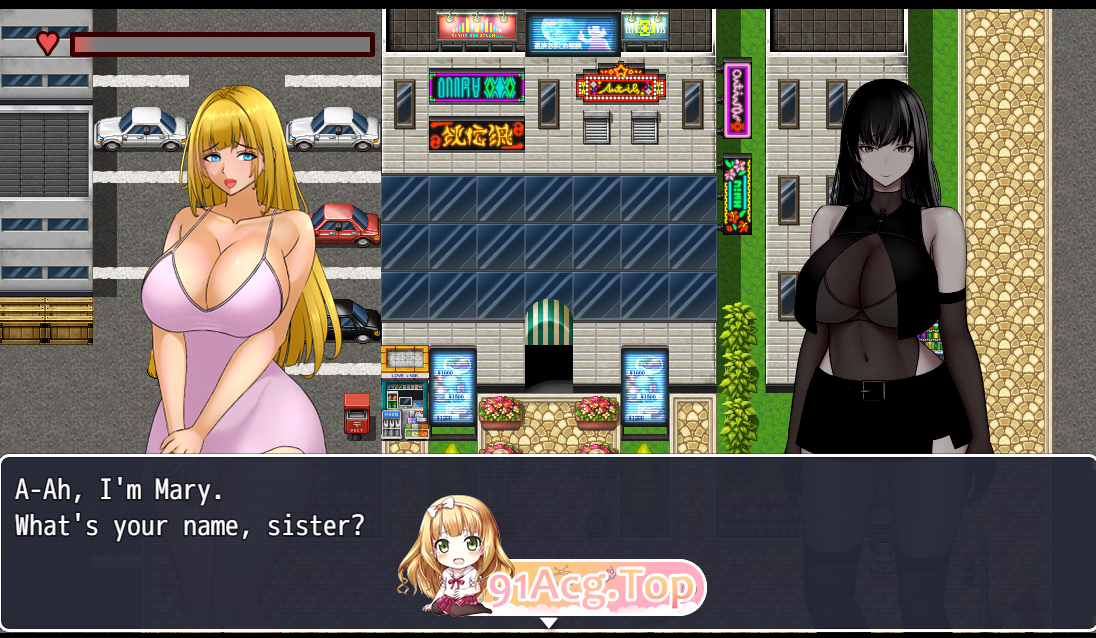
Task: Click the dialogue continue arrow indicator
Action: click(548, 623)
